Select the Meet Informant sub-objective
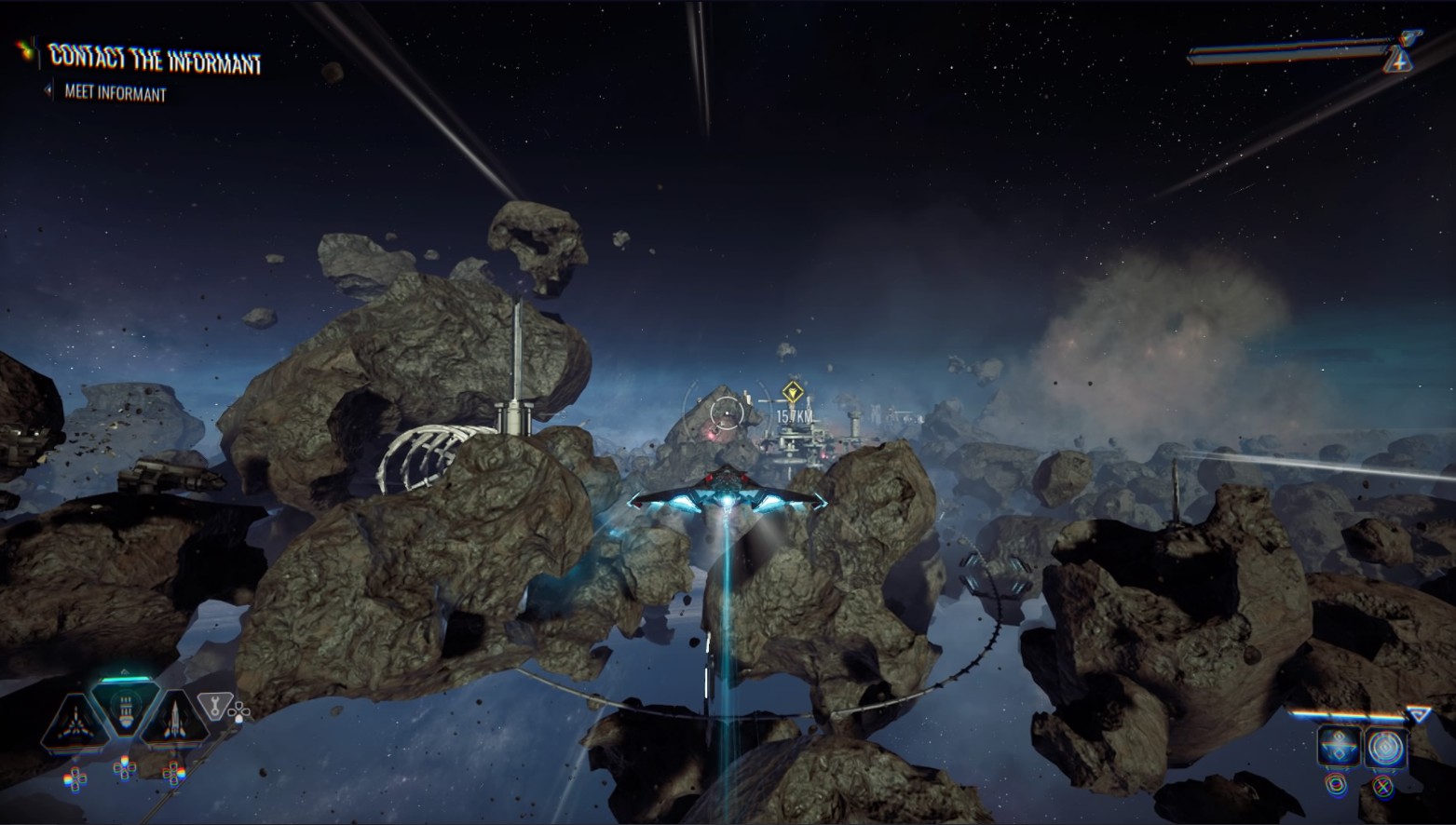Screen dimensions: 1456x825 tap(115, 94)
